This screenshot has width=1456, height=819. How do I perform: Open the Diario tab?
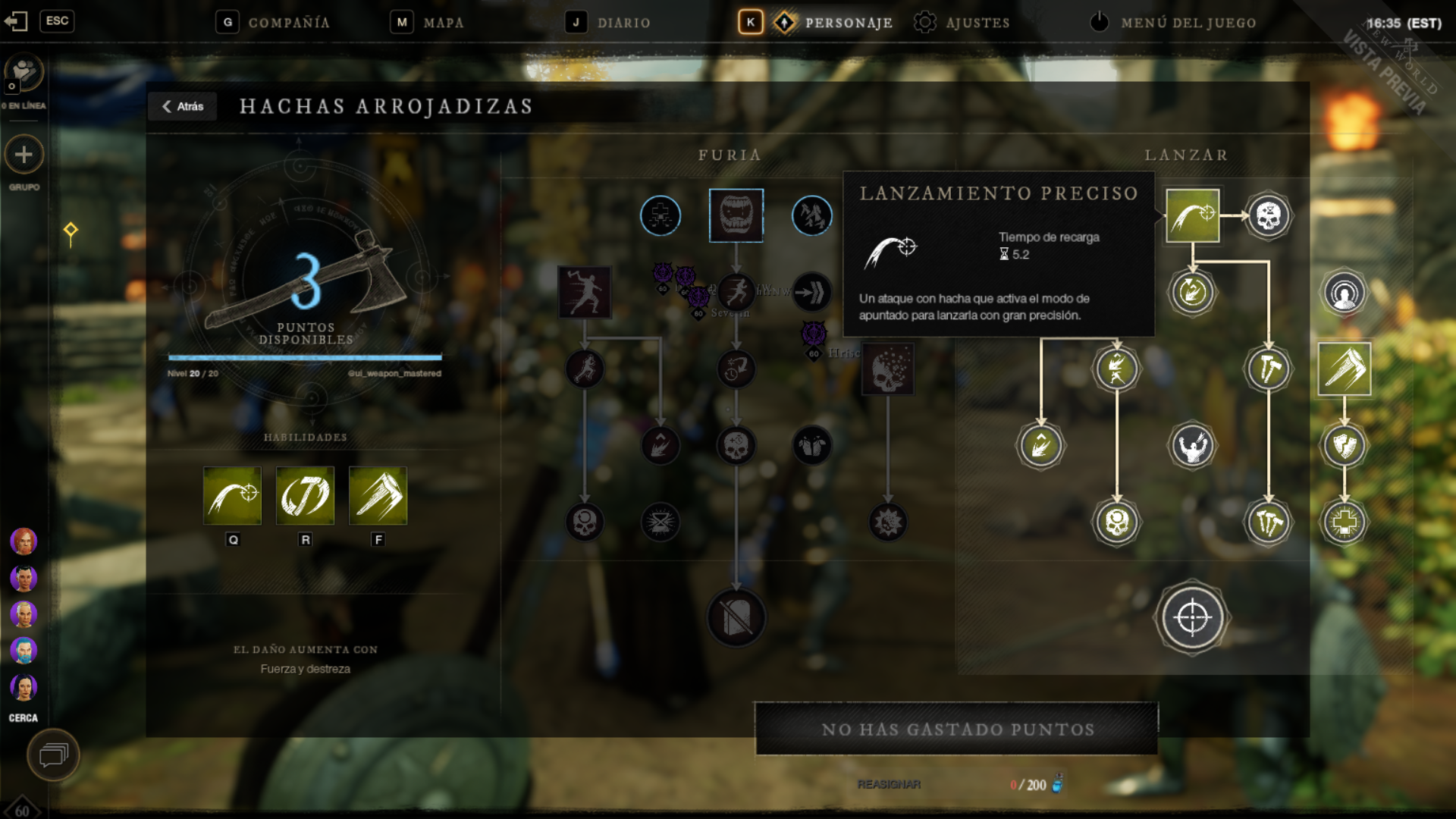coord(608,23)
